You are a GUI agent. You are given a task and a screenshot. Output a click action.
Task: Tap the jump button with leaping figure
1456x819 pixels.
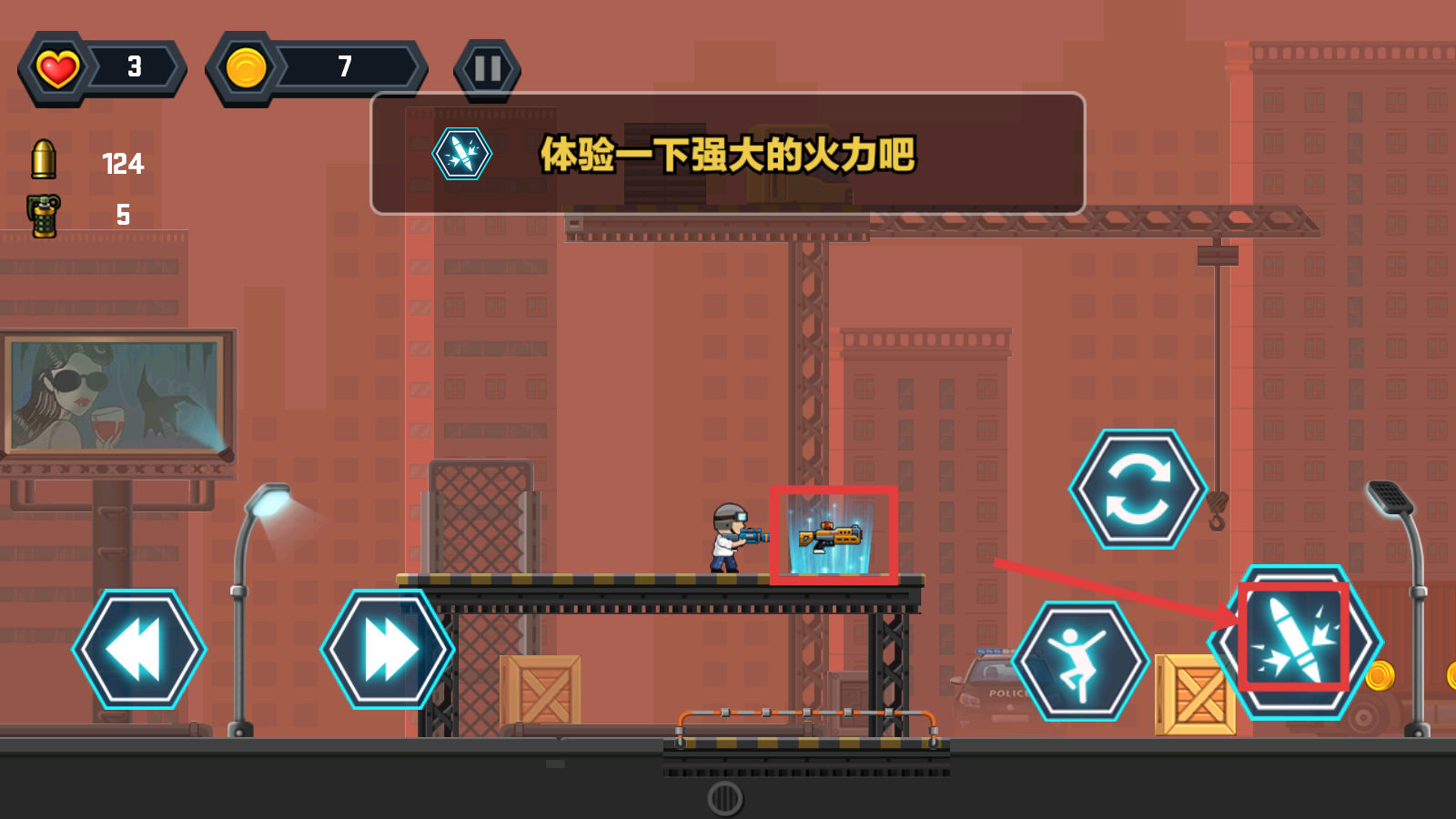point(1080,661)
